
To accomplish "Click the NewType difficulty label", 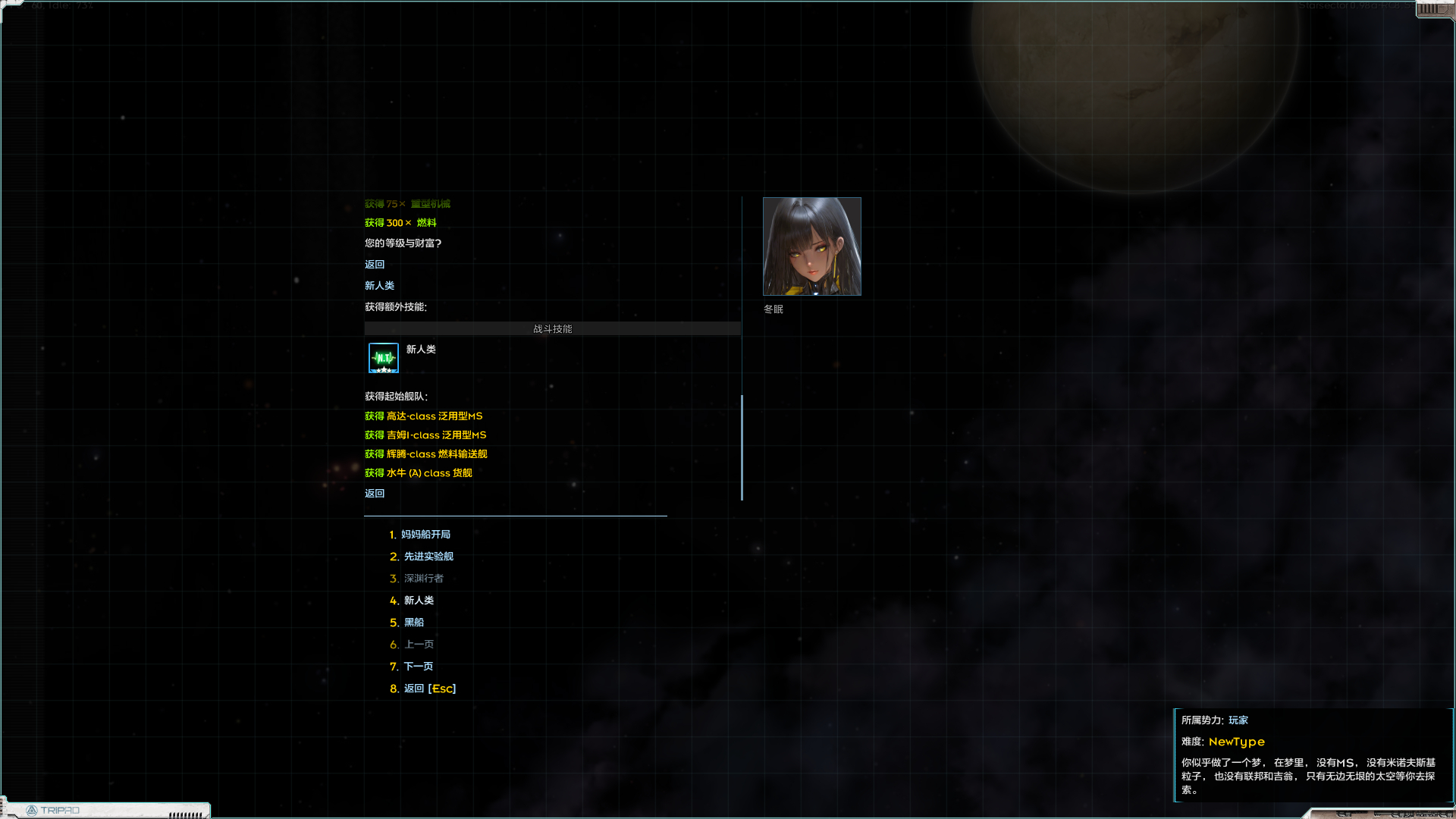I will pyautogui.click(x=1237, y=742).
